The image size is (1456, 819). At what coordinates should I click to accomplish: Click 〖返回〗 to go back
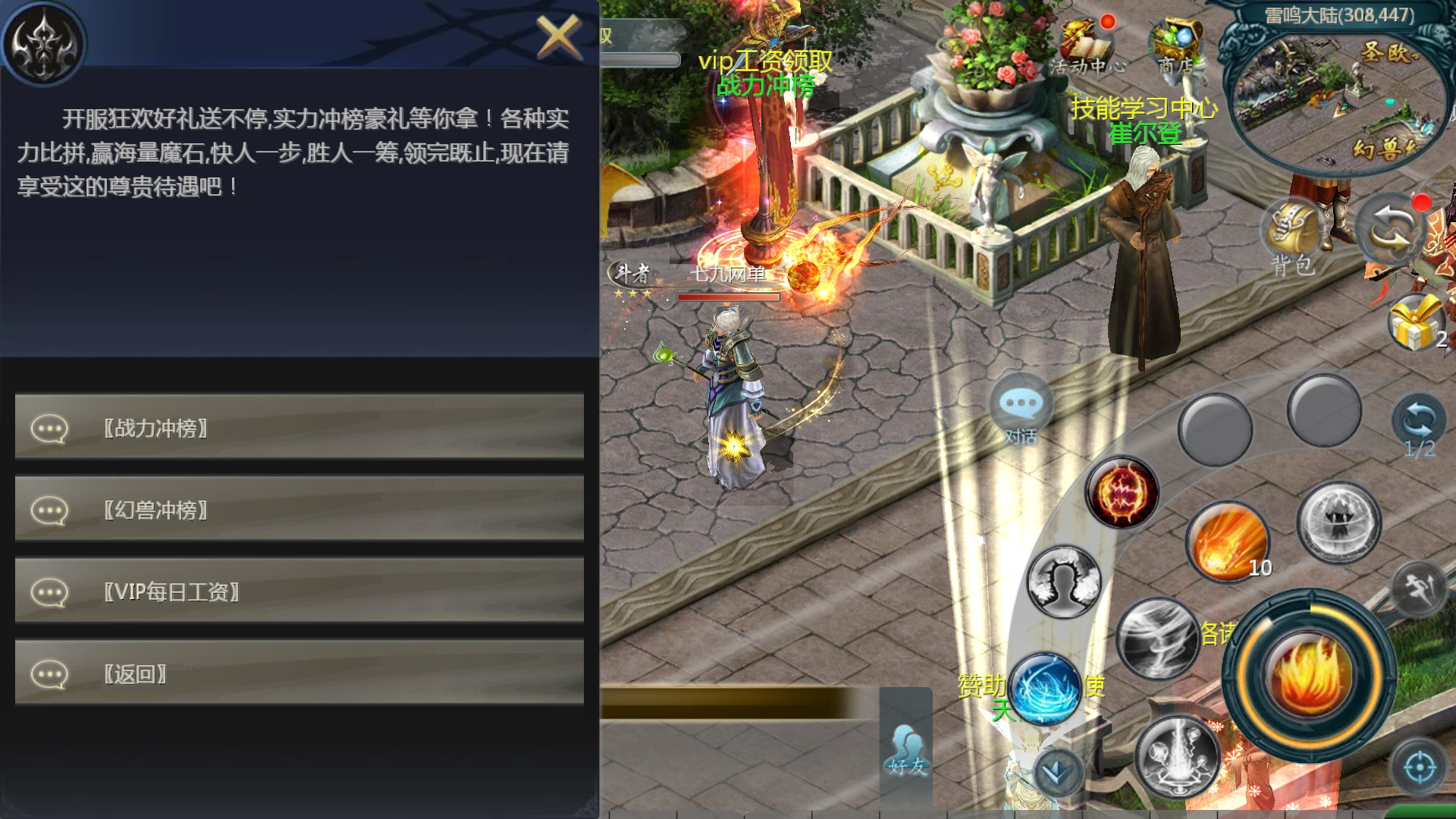pyautogui.click(x=300, y=673)
